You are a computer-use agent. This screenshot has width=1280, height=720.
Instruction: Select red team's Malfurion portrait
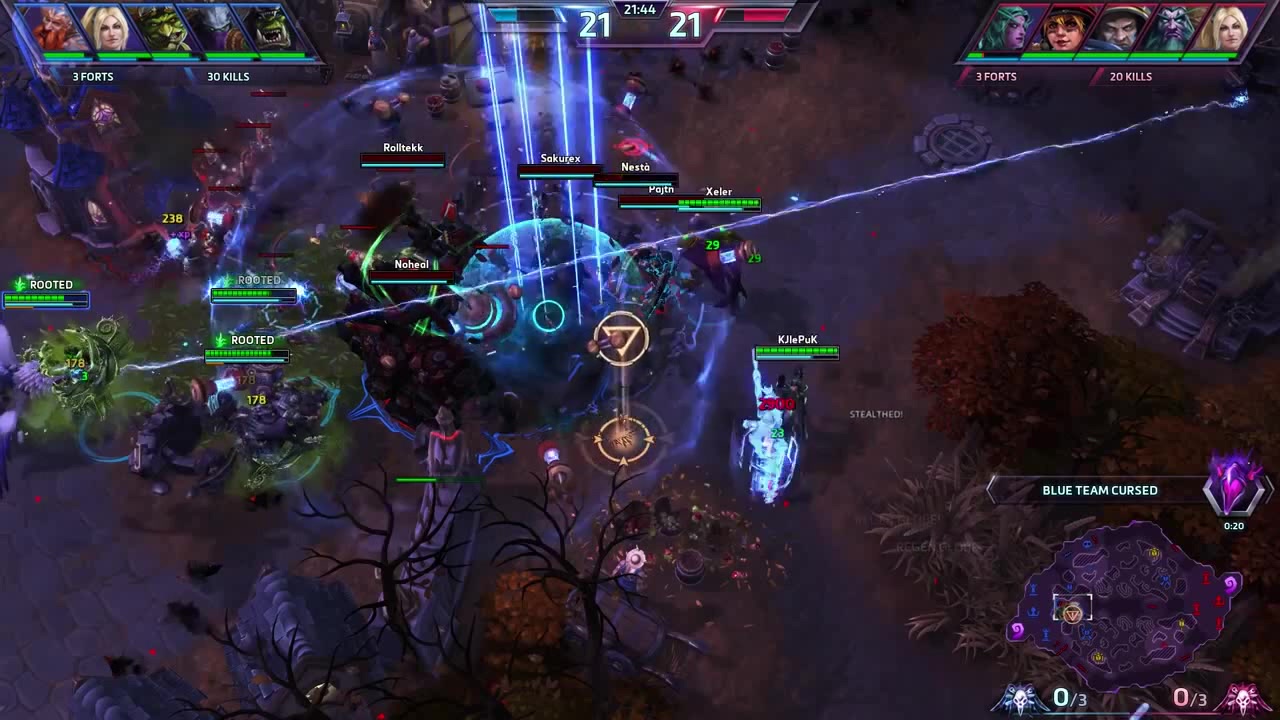1170,29
